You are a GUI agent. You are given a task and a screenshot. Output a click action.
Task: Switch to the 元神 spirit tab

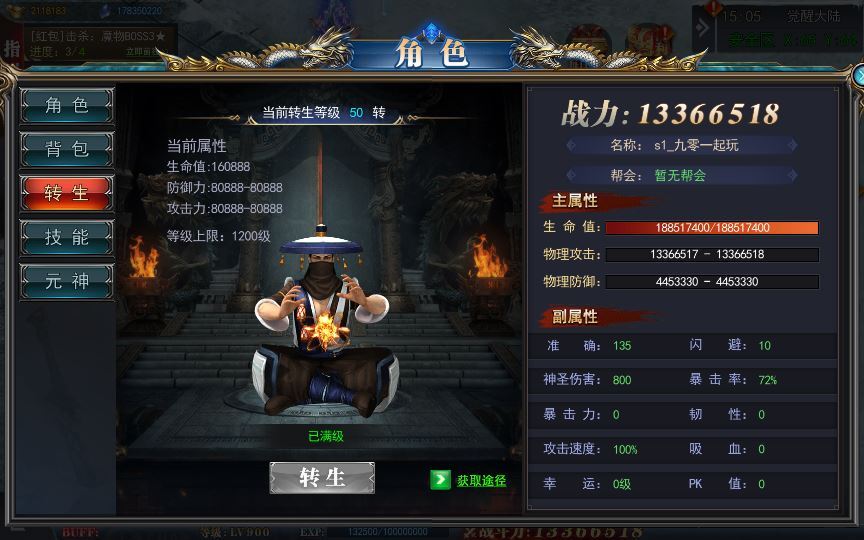tap(67, 282)
